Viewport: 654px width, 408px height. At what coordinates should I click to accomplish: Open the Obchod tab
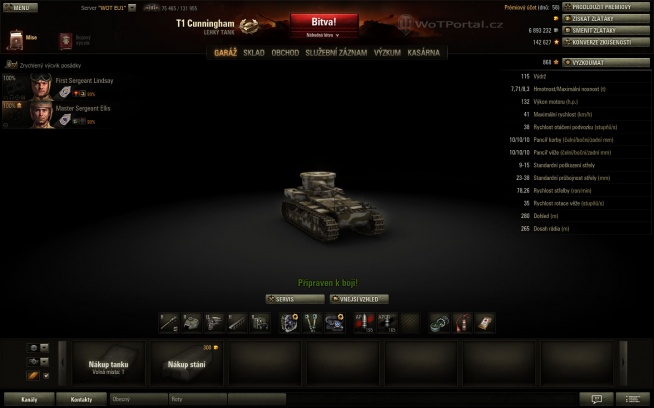point(285,52)
